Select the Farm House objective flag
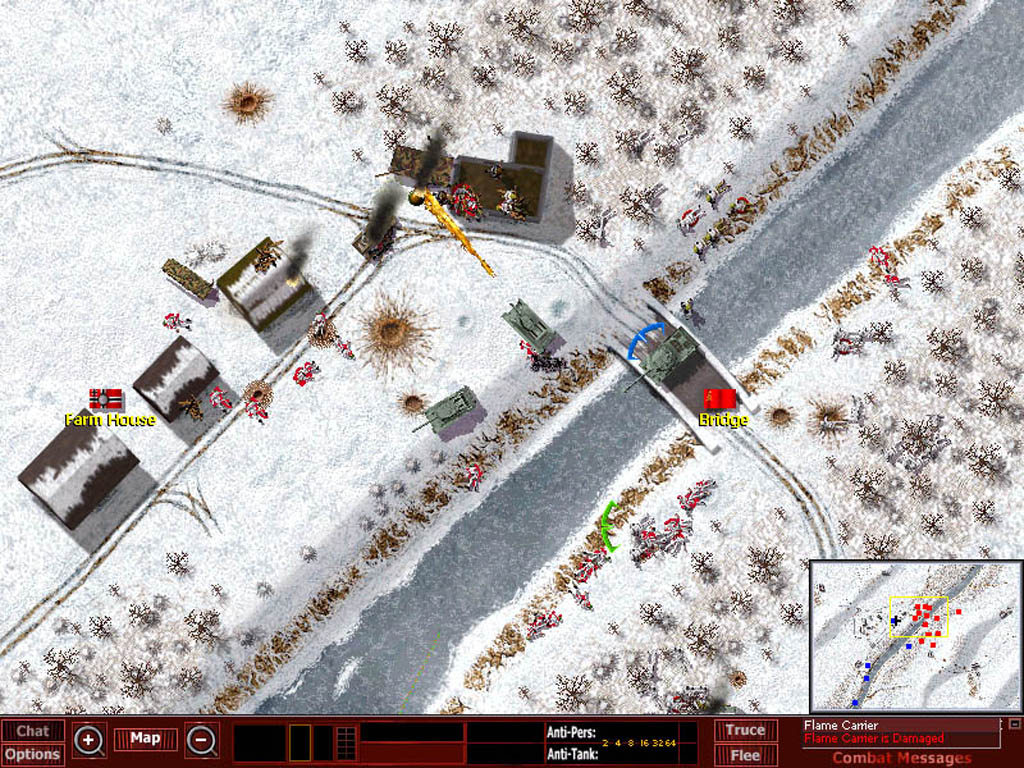This screenshot has width=1024, height=768. pyautogui.click(x=105, y=399)
